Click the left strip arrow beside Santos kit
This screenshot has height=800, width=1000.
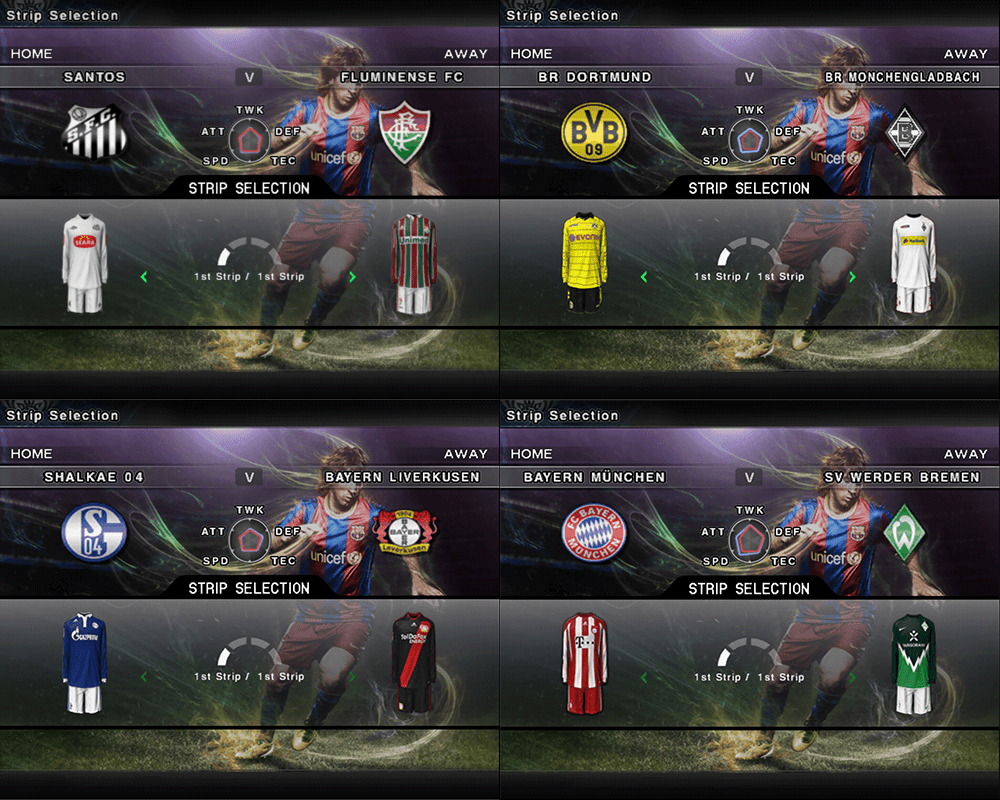click(144, 277)
